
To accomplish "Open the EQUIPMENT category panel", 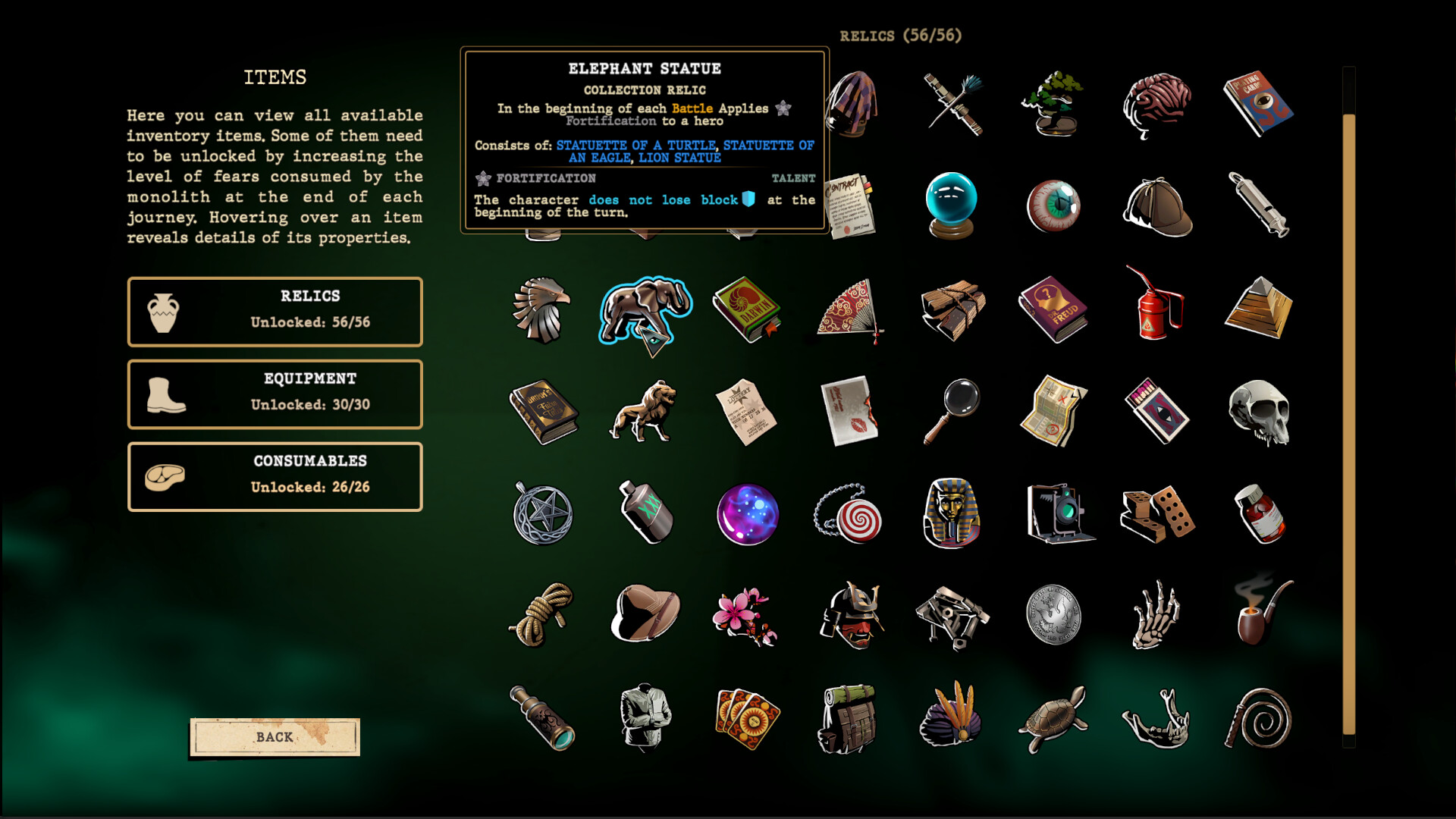I will [x=275, y=393].
